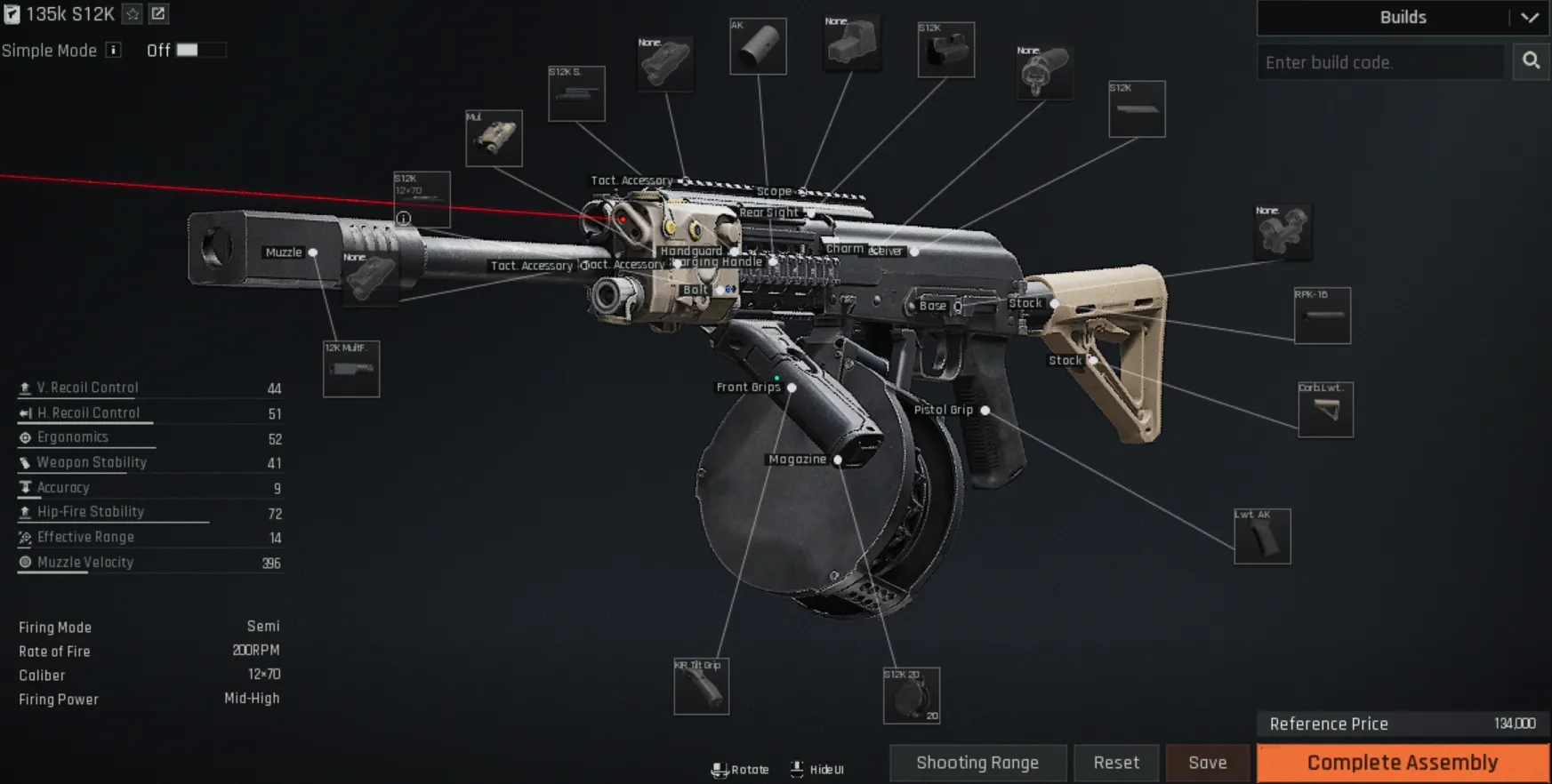Select the KR Tilt Grip slot
Viewport: 1552px width, 784px height.
click(x=701, y=687)
